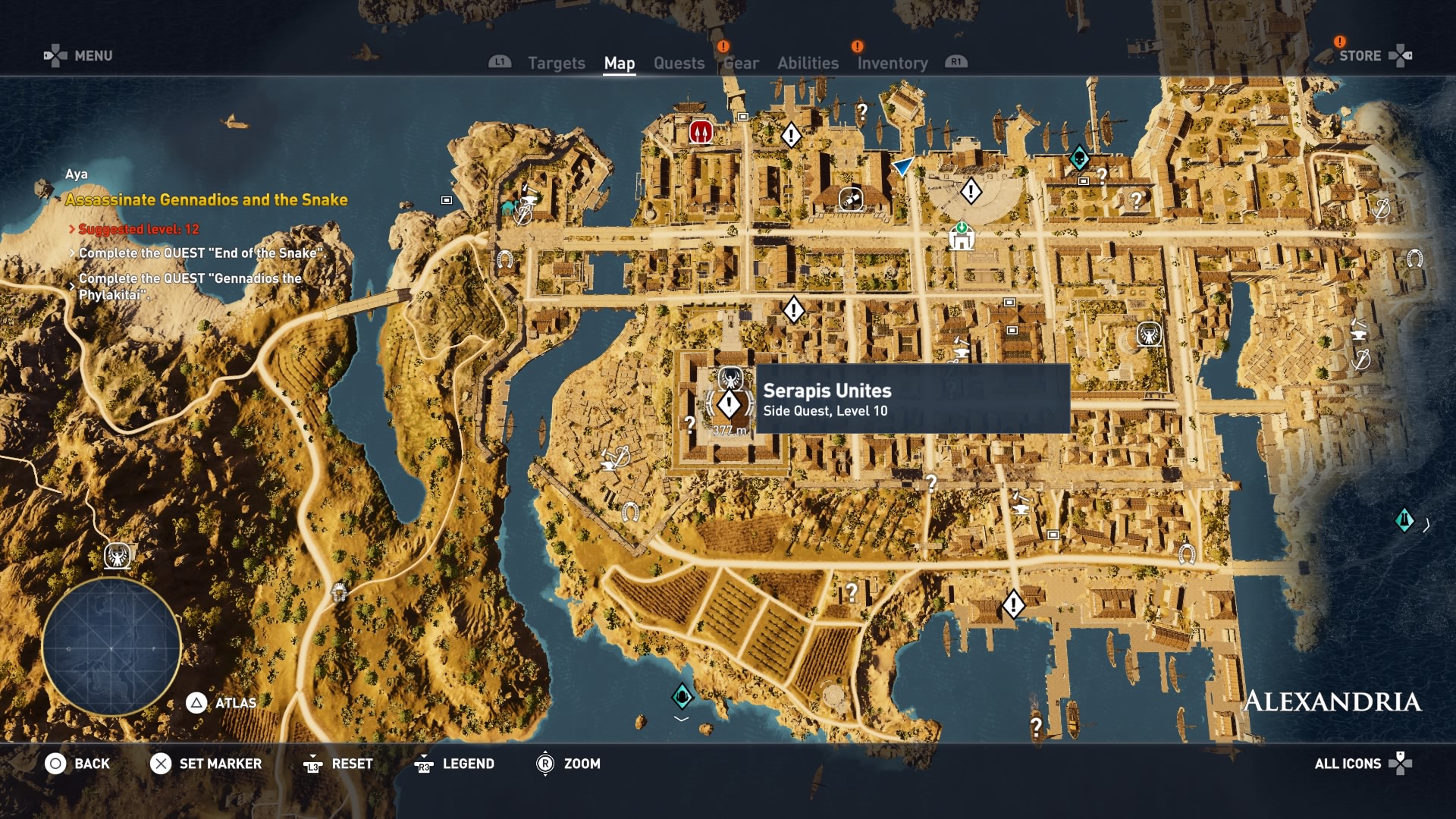The image size is (1456, 819).
Task: Switch to the Gear tab
Action: coord(741,64)
